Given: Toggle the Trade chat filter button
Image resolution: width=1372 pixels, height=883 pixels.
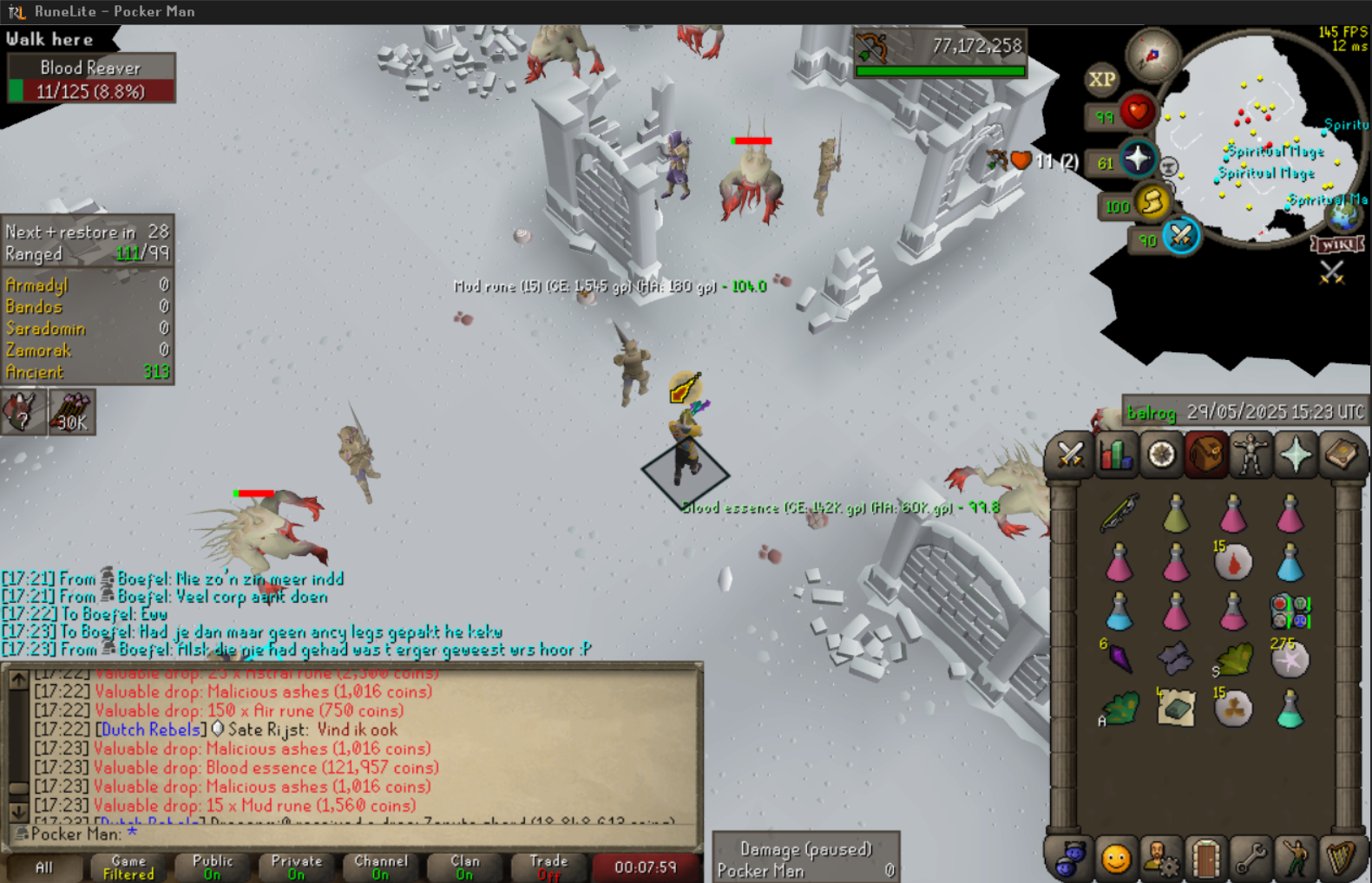Looking at the screenshot, I should tap(548, 867).
